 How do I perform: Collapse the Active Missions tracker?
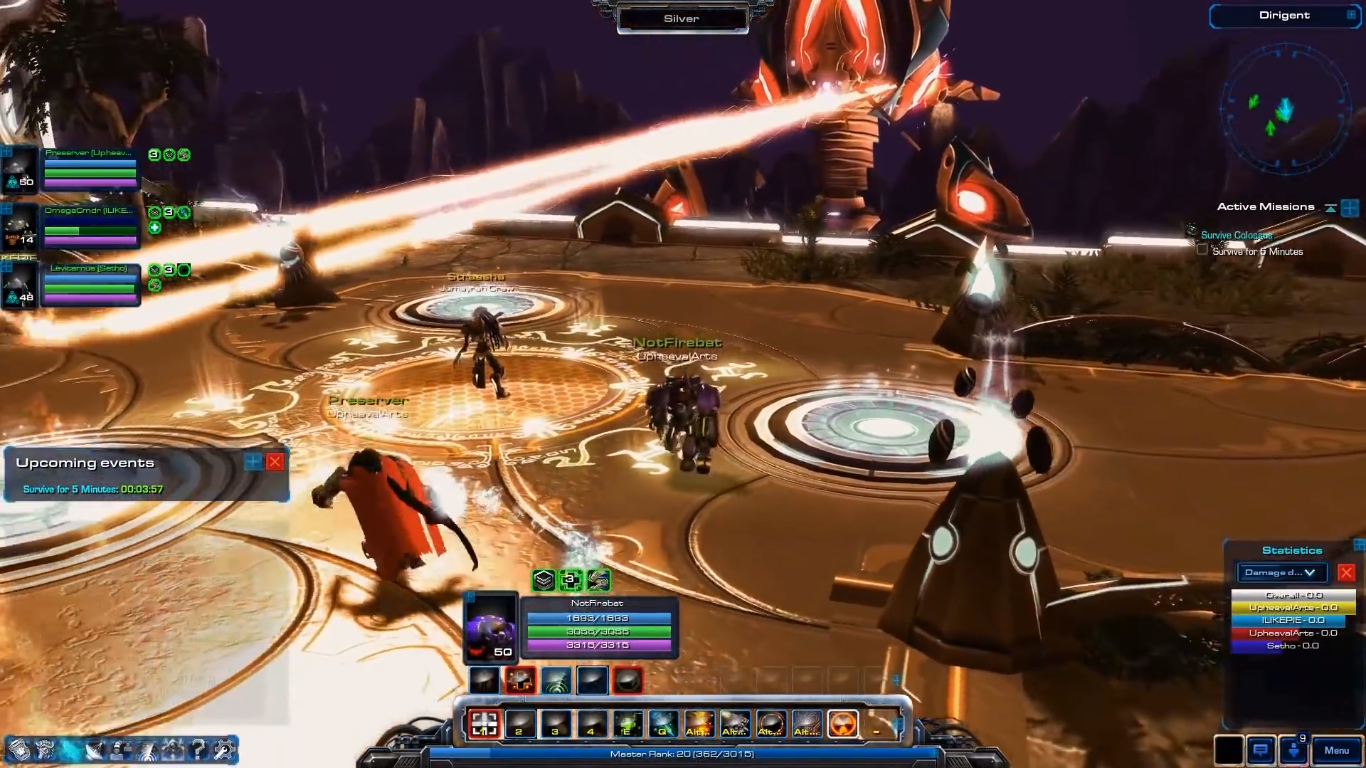[x=1330, y=208]
